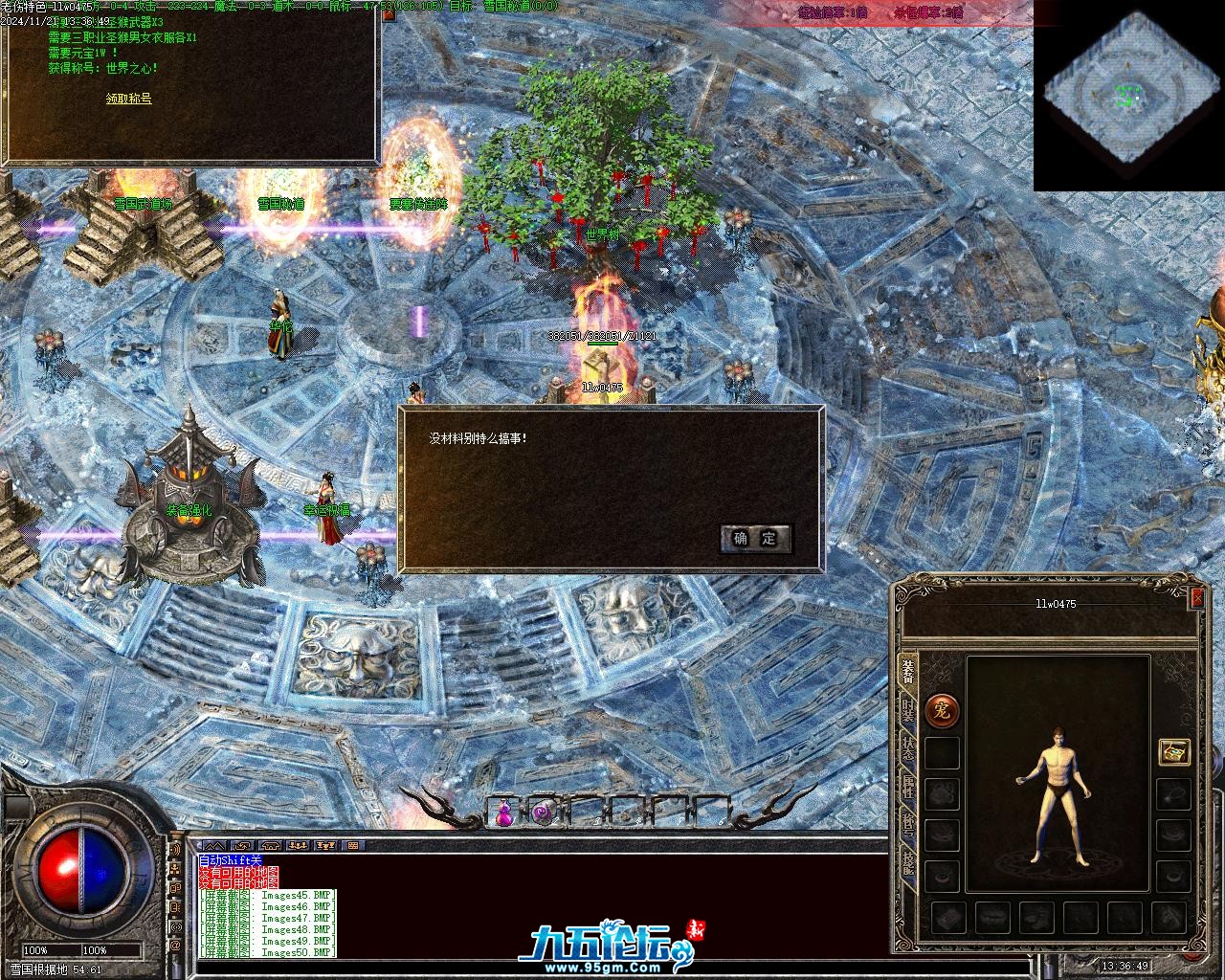Close the character equipment panel
Viewport: 1225px width, 980px height.
(1196, 597)
